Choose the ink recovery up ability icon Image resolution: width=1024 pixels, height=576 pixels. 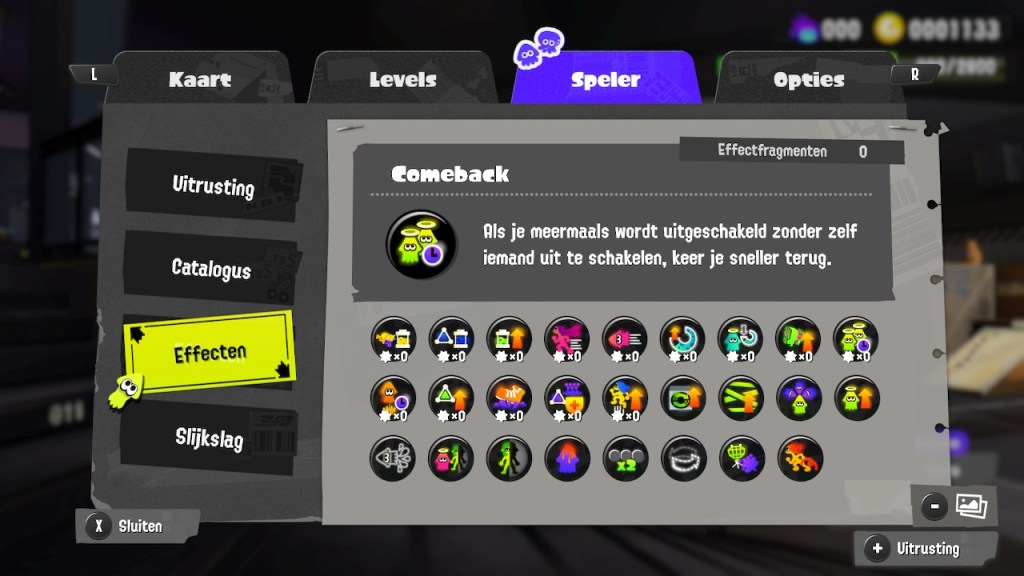(x=509, y=340)
